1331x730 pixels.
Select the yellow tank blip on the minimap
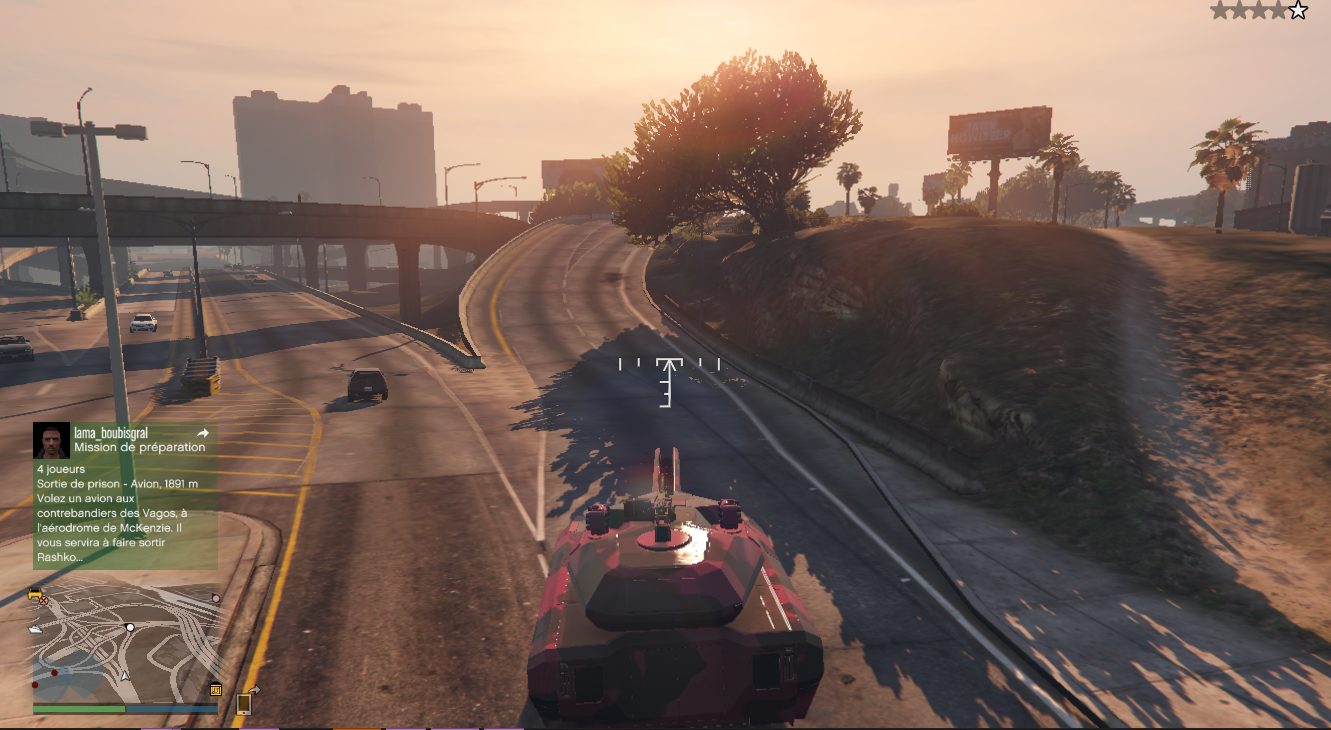34,594
